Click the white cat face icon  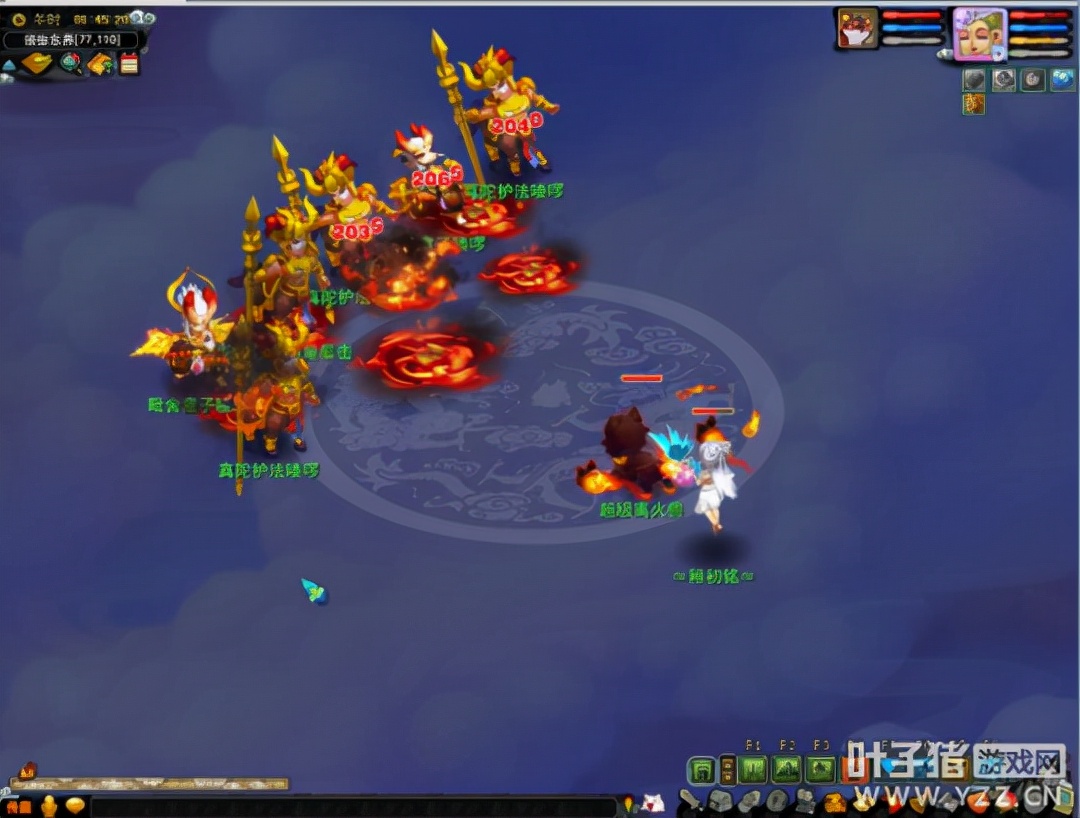click(x=653, y=802)
